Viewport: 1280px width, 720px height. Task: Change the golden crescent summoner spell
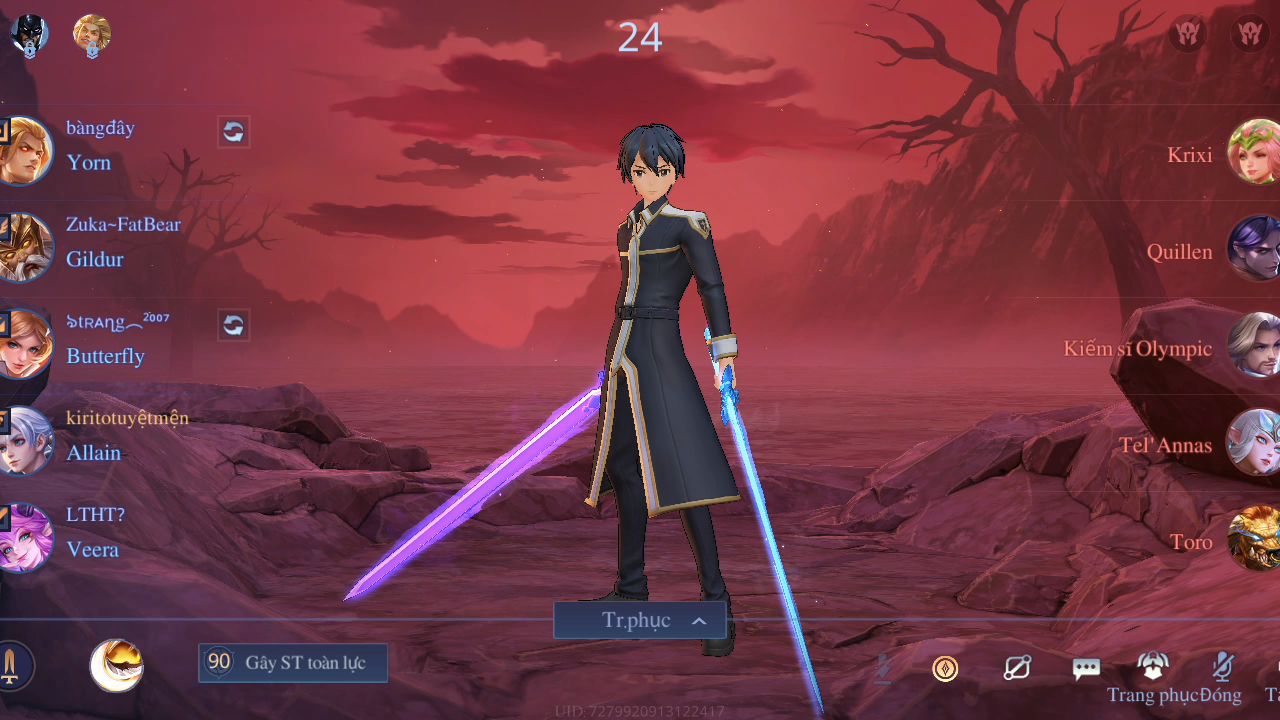pos(116,666)
